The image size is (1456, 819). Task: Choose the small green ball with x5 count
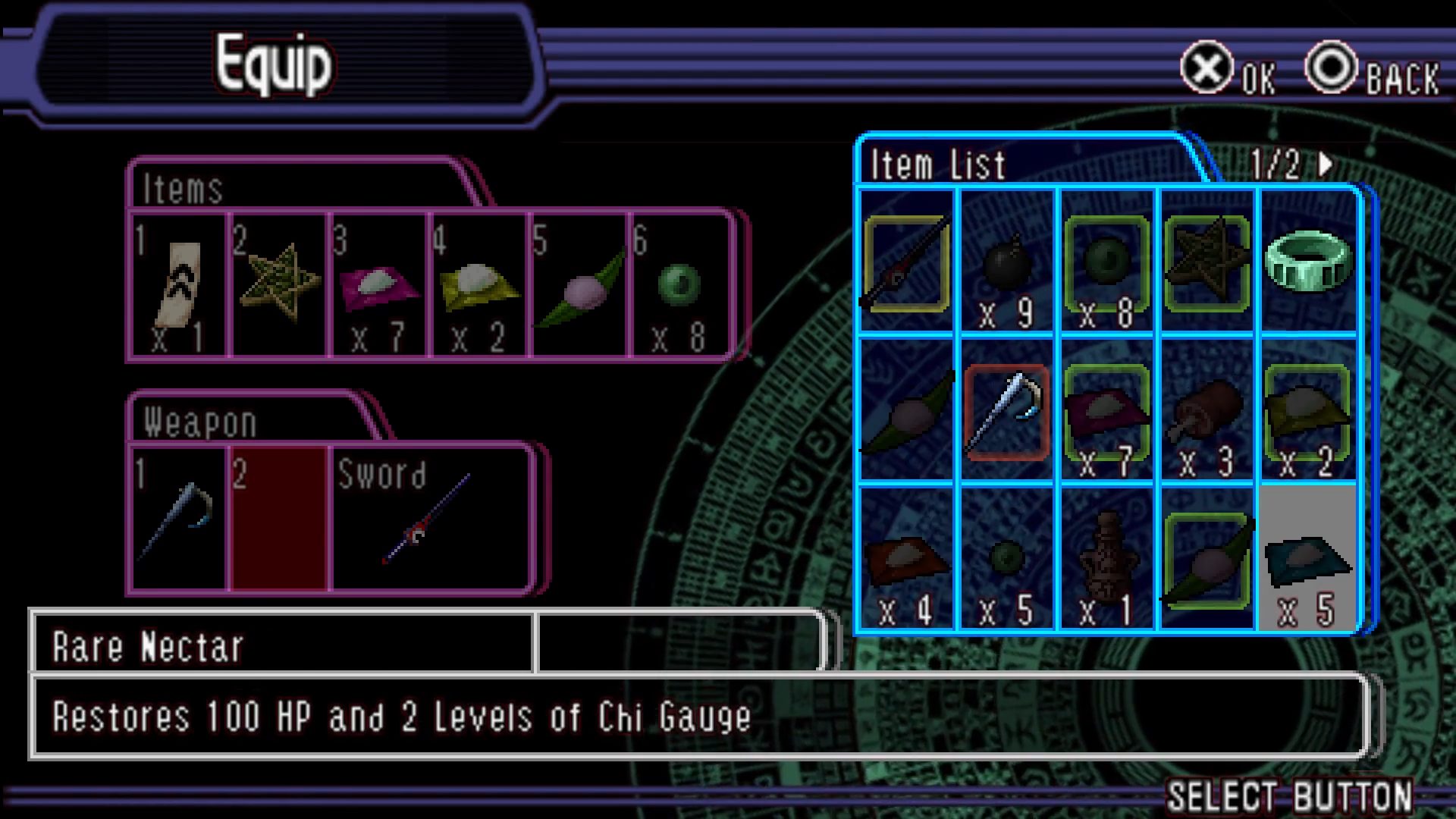point(1006,559)
